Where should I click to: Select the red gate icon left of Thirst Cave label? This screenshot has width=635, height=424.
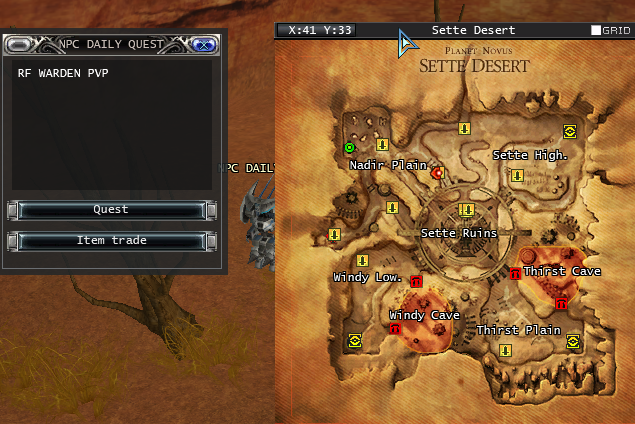tap(515, 273)
